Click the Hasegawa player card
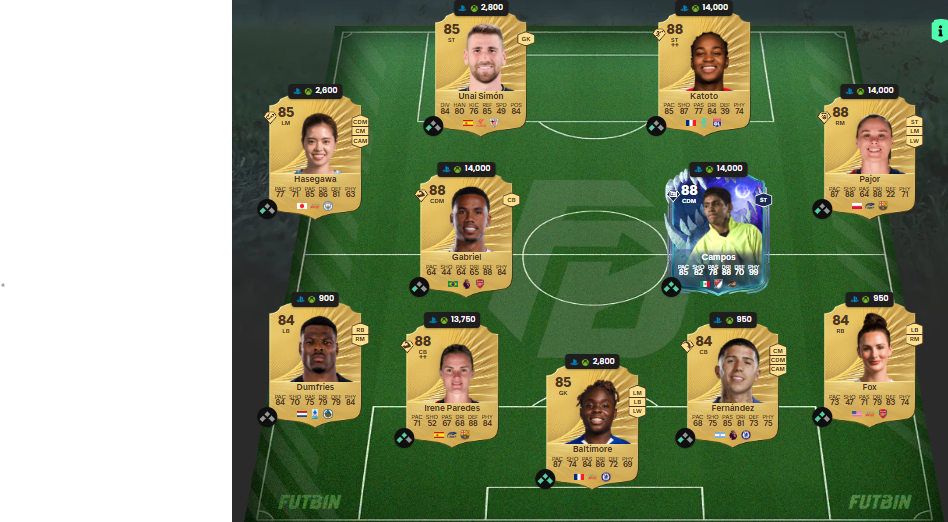Viewport: 948px width, 522px height. 315,150
